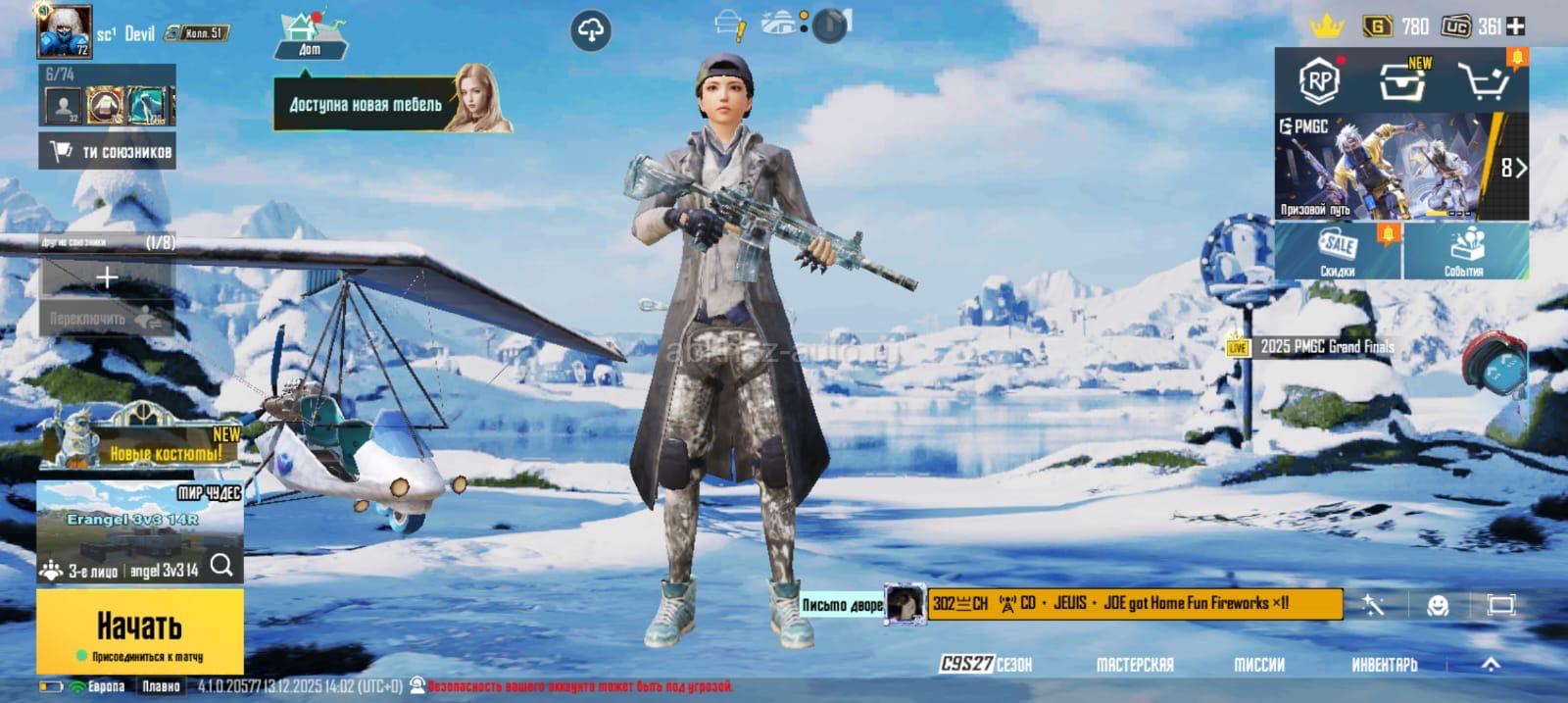Select the Erangel 3v3 map mode

pos(139,520)
